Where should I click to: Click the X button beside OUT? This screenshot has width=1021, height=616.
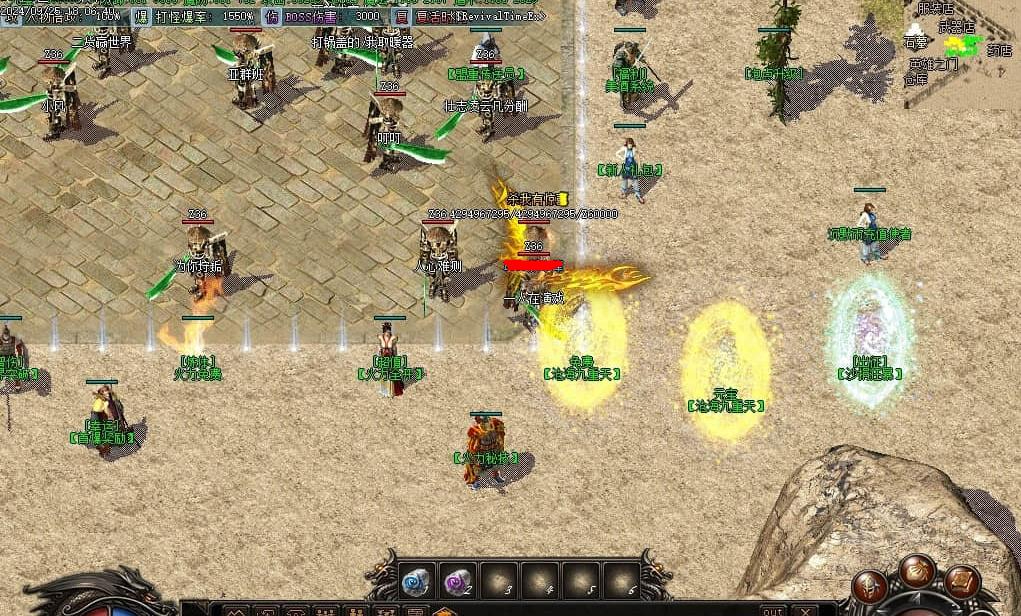[803, 610]
